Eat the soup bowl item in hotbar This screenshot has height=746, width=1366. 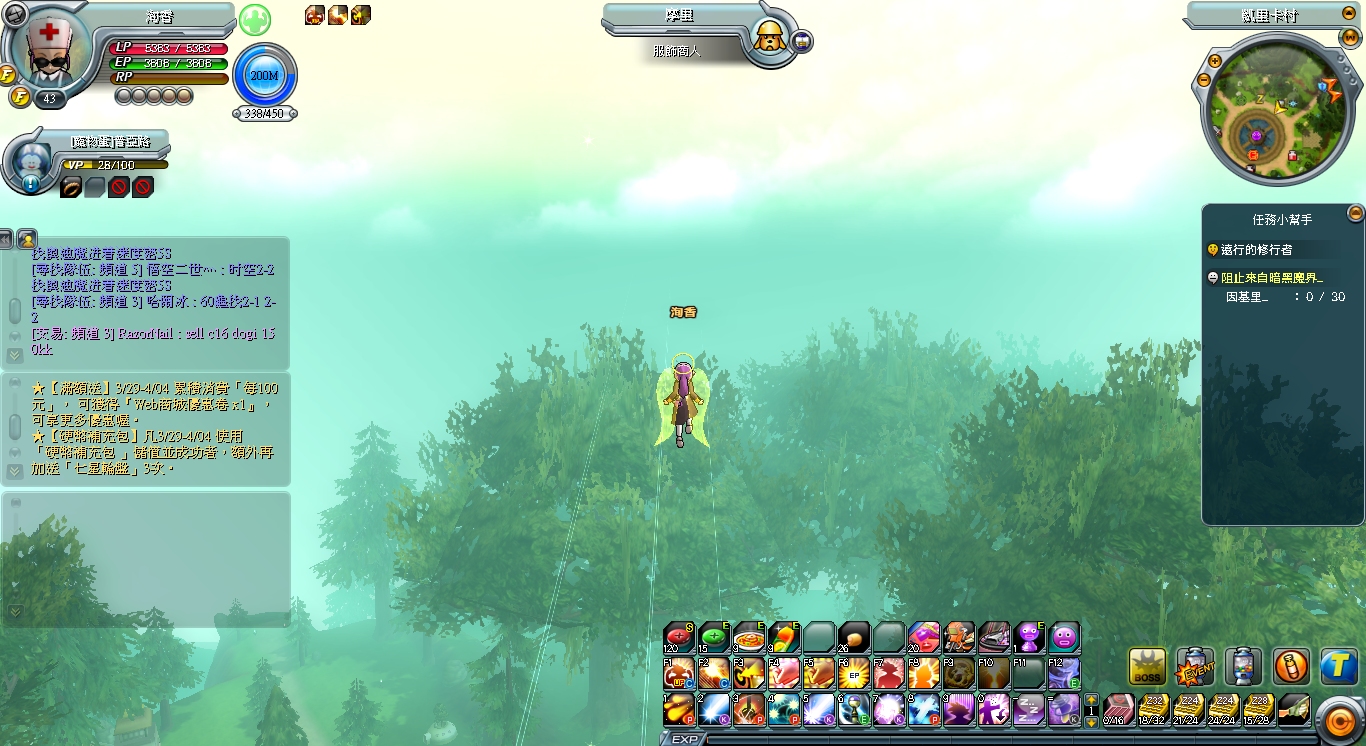(749, 637)
